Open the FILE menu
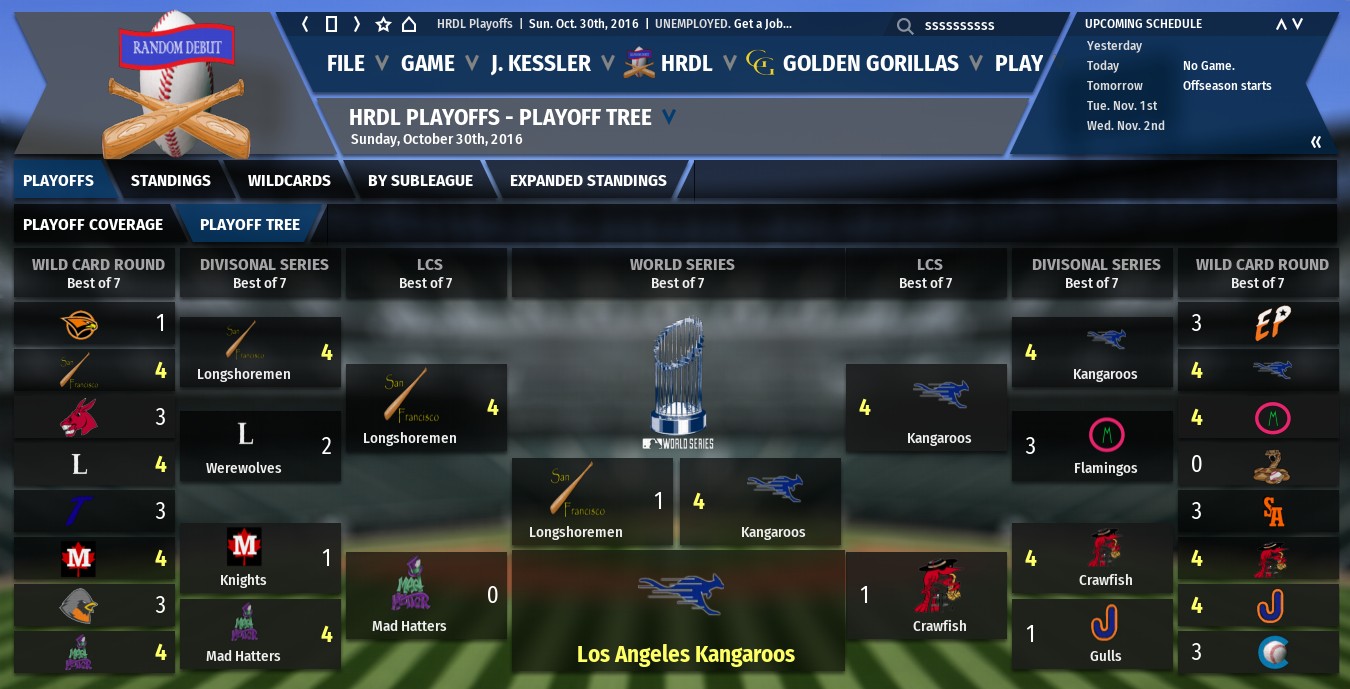 coord(346,63)
